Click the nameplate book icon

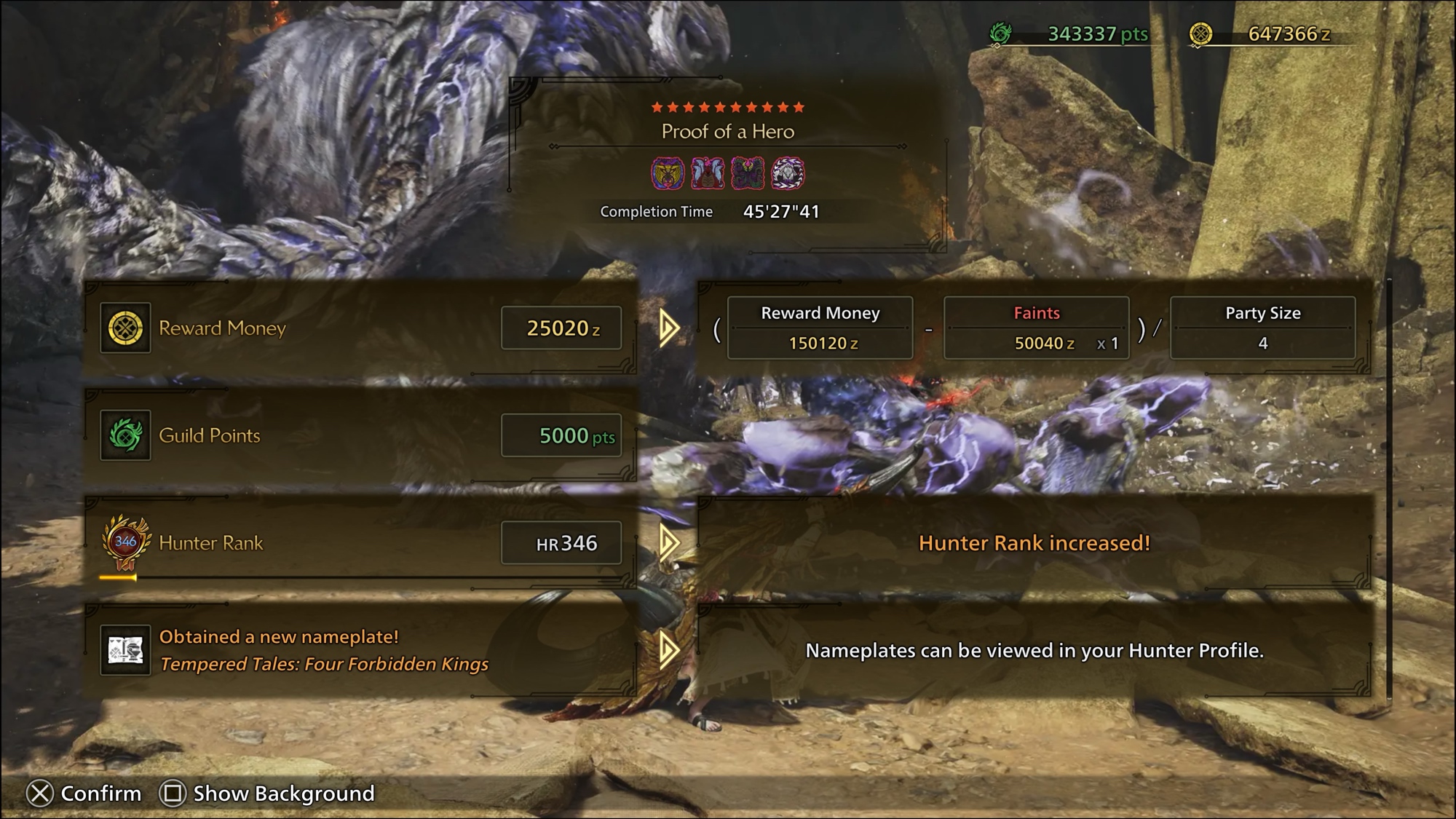click(x=125, y=650)
